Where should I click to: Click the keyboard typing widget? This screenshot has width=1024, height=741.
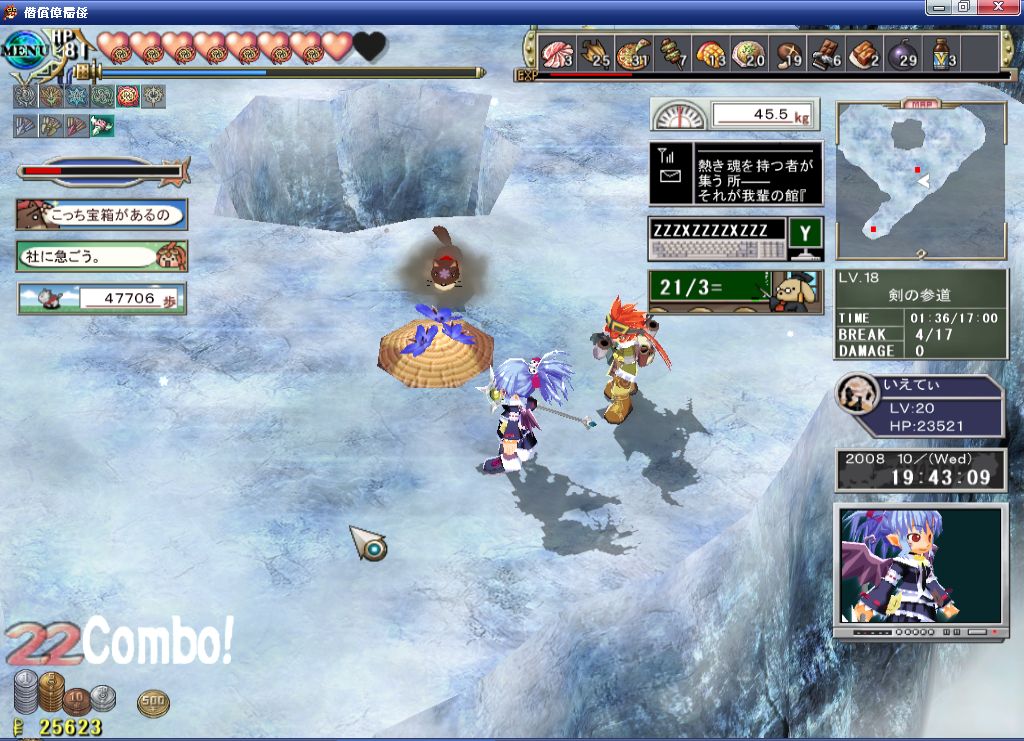point(733,239)
